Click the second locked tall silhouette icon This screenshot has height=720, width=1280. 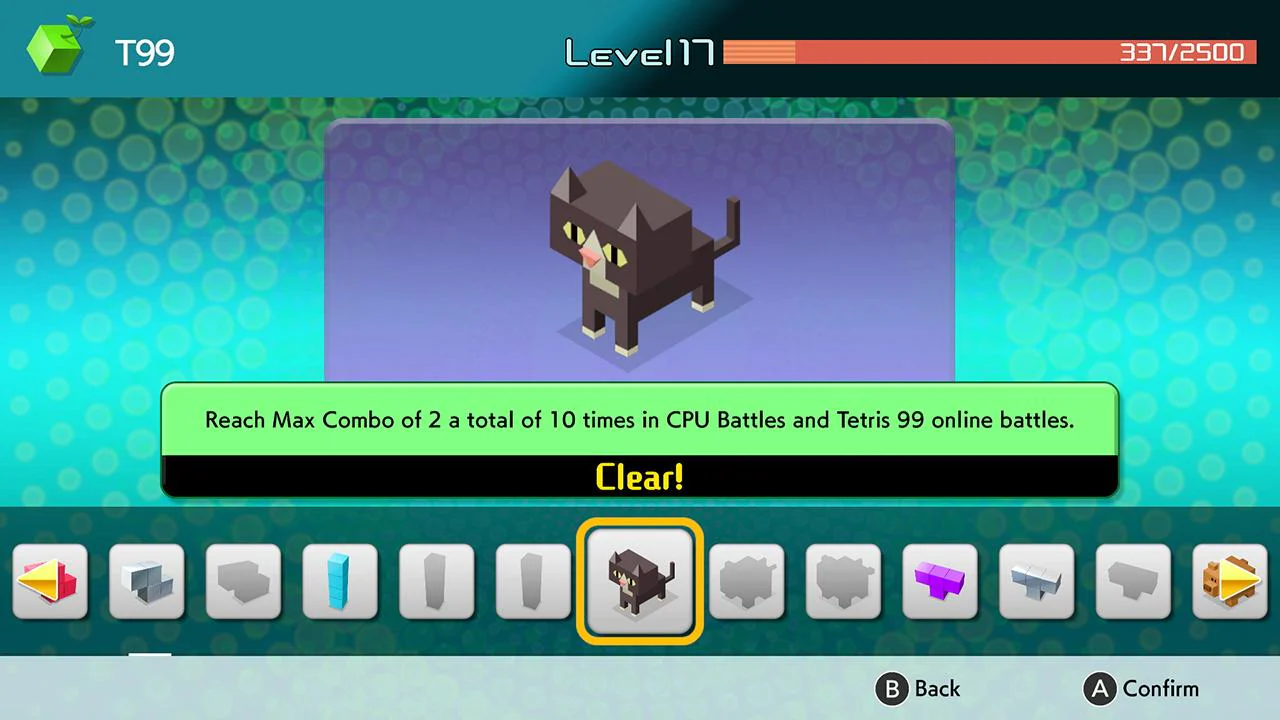[x=533, y=580]
